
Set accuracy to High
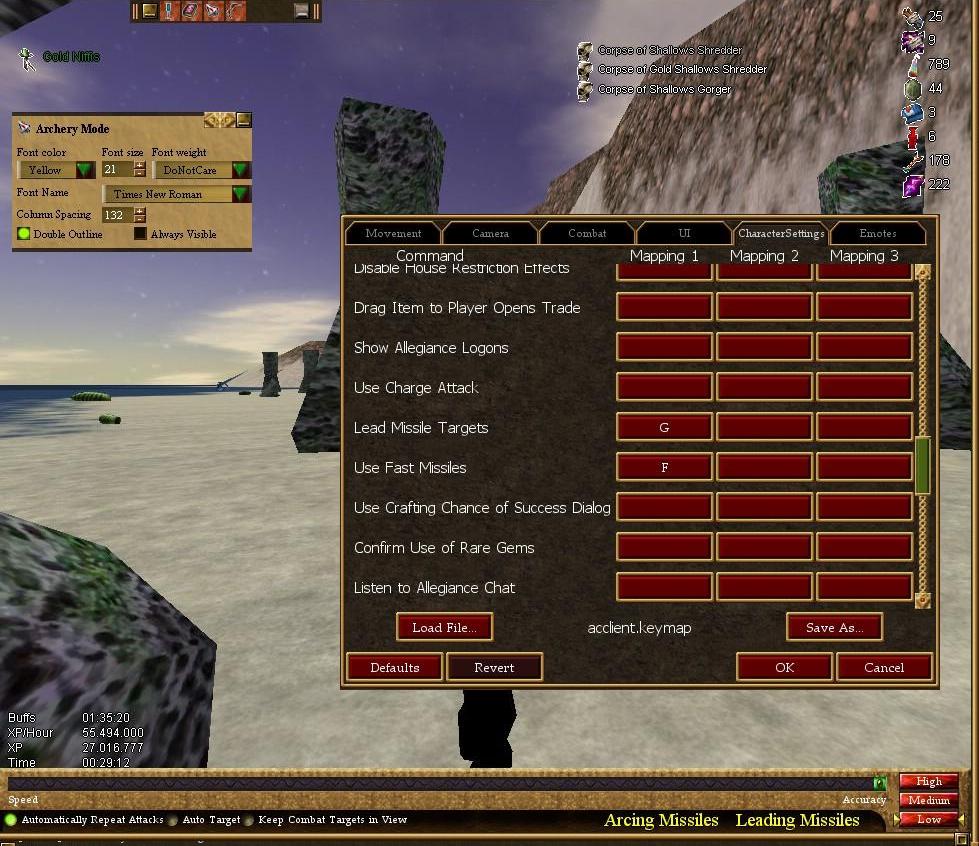(x=929, y=781)
